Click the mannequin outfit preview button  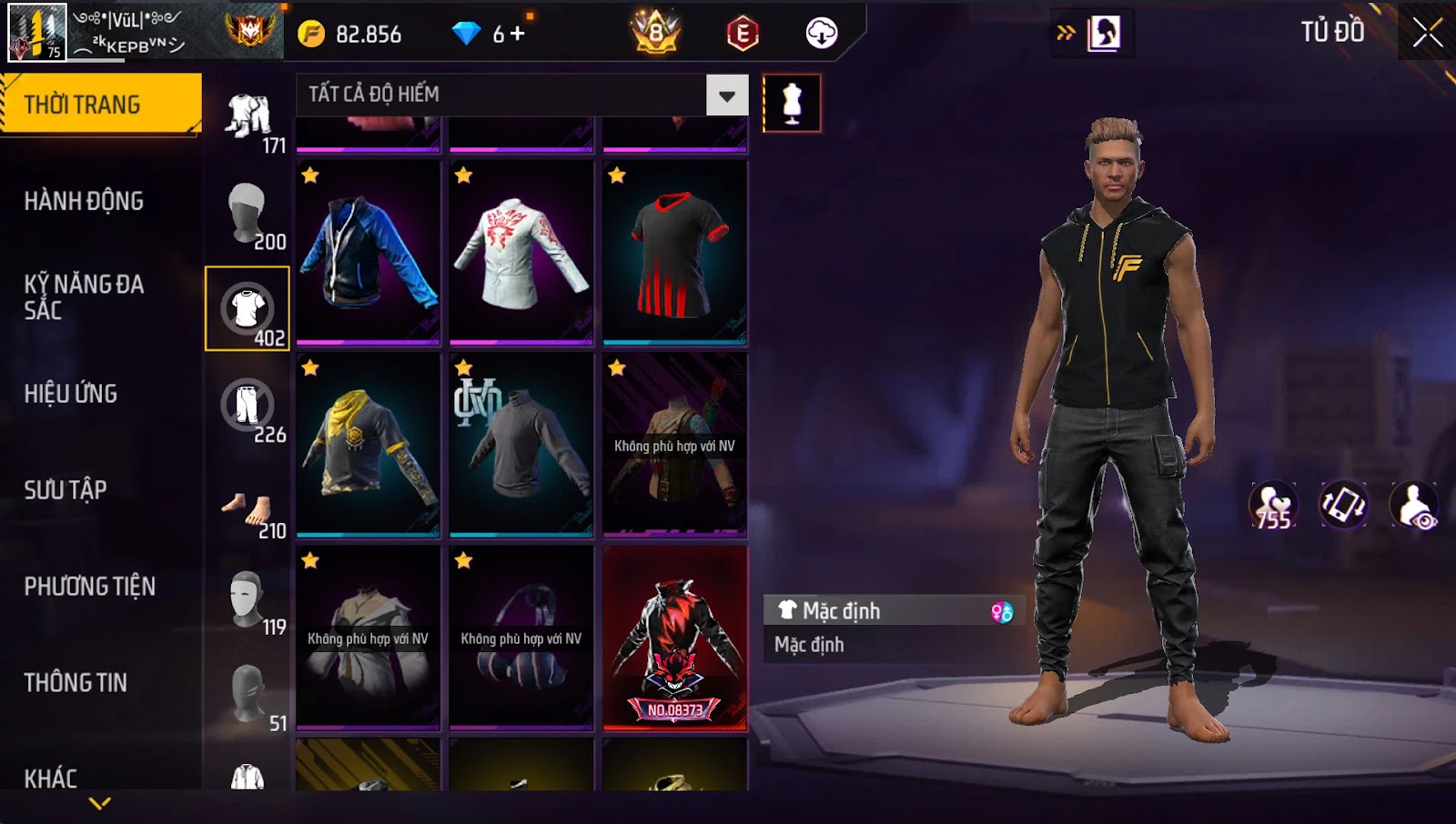pyautogui.click(x=792, y=104)
